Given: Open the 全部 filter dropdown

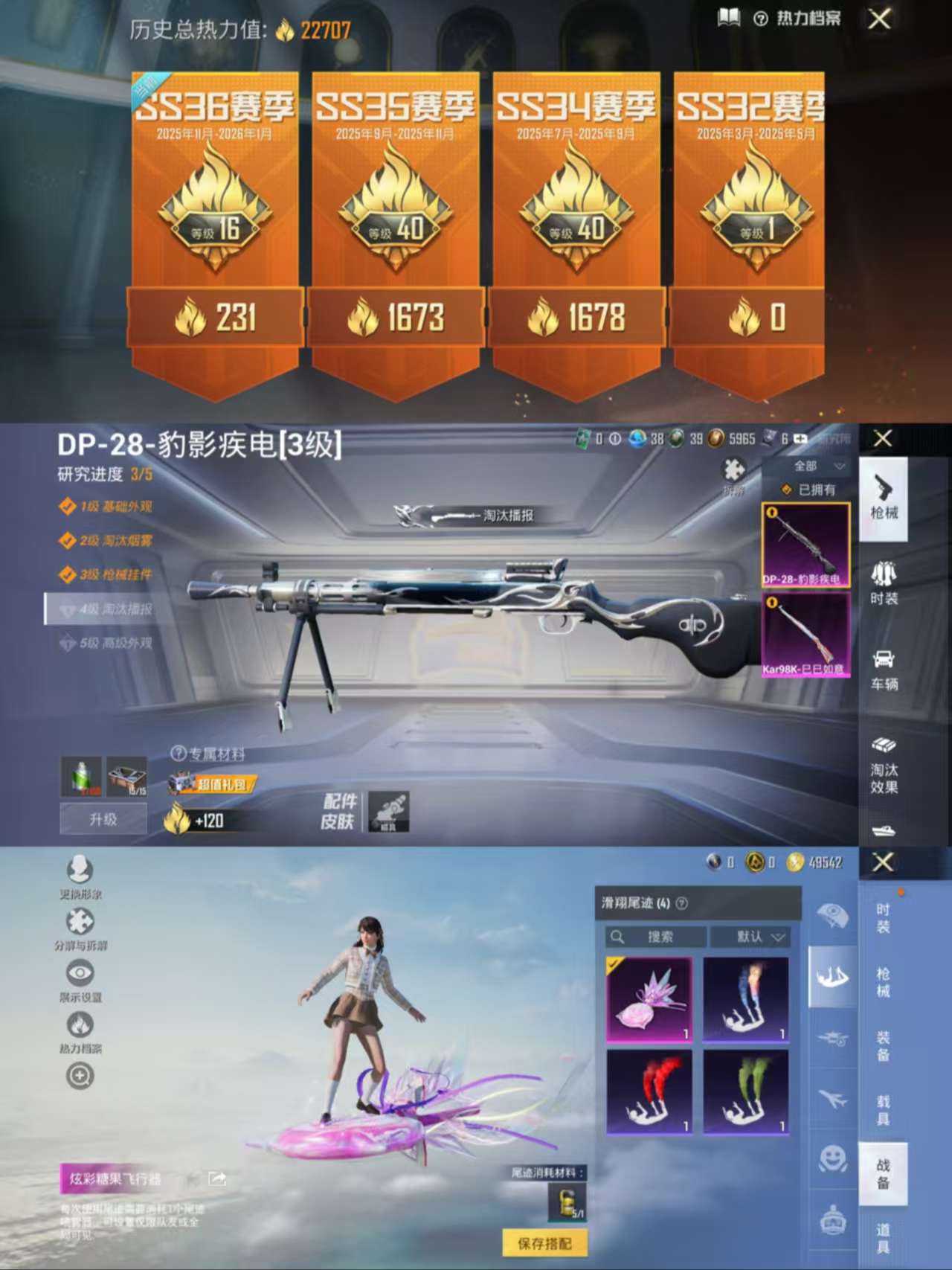Looking at the screenshot, I should tap(814, 465).
